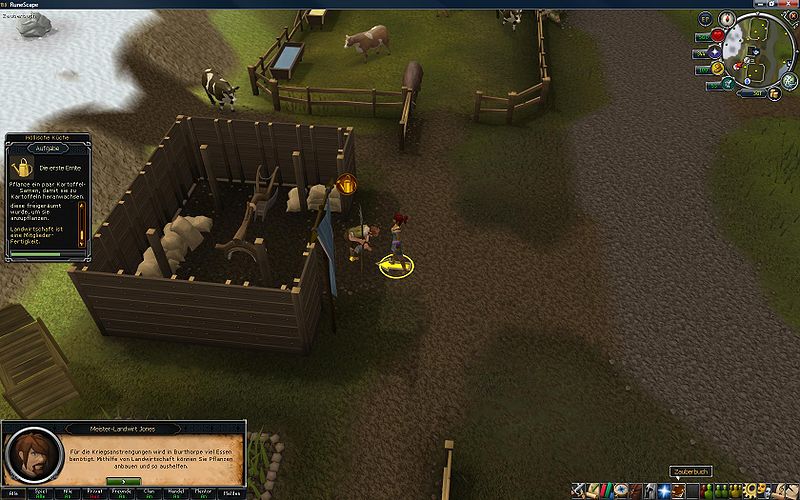Screen dimensions: 800x500
Task: Click the red heart health orb
Action: (716, 37)
